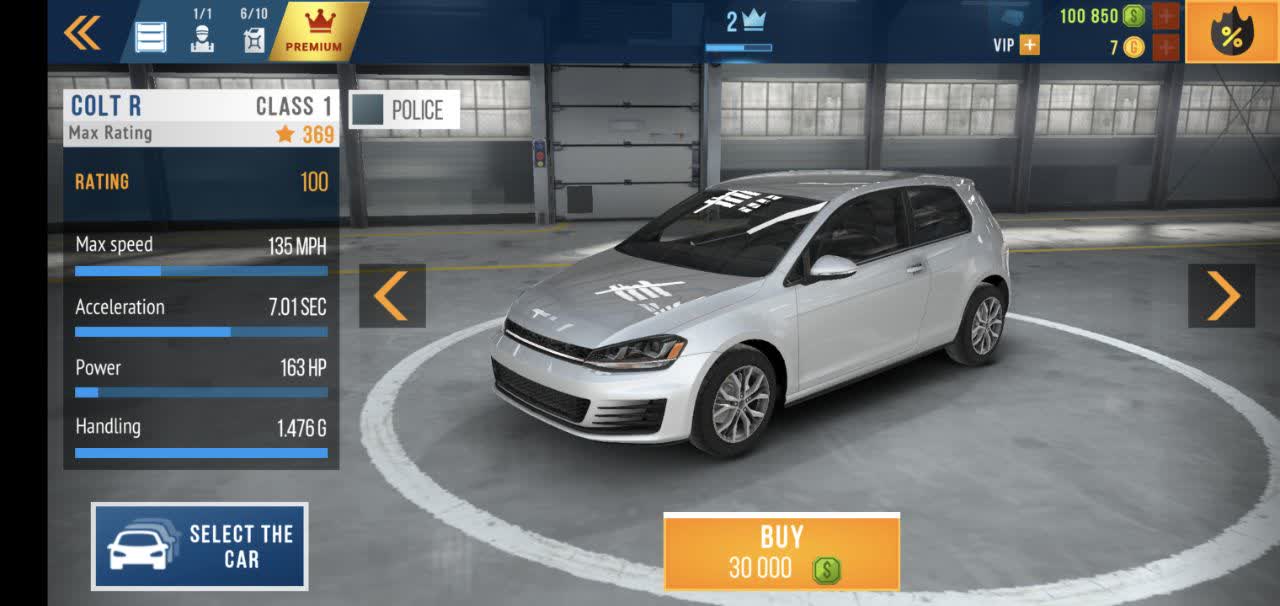Buy the Colt R for 30 000
The image size is (1280, 606).
pyautogui.click(x=782, y=552)
